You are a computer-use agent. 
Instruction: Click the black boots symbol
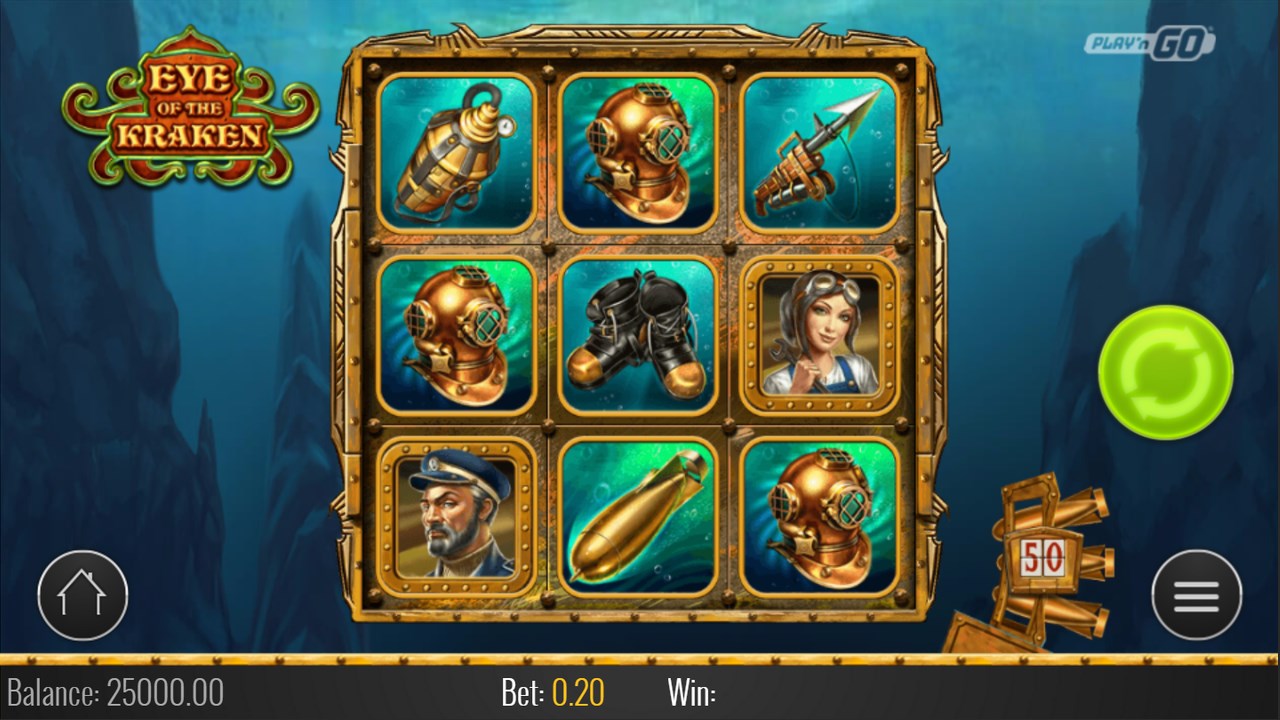pos(638,336)
